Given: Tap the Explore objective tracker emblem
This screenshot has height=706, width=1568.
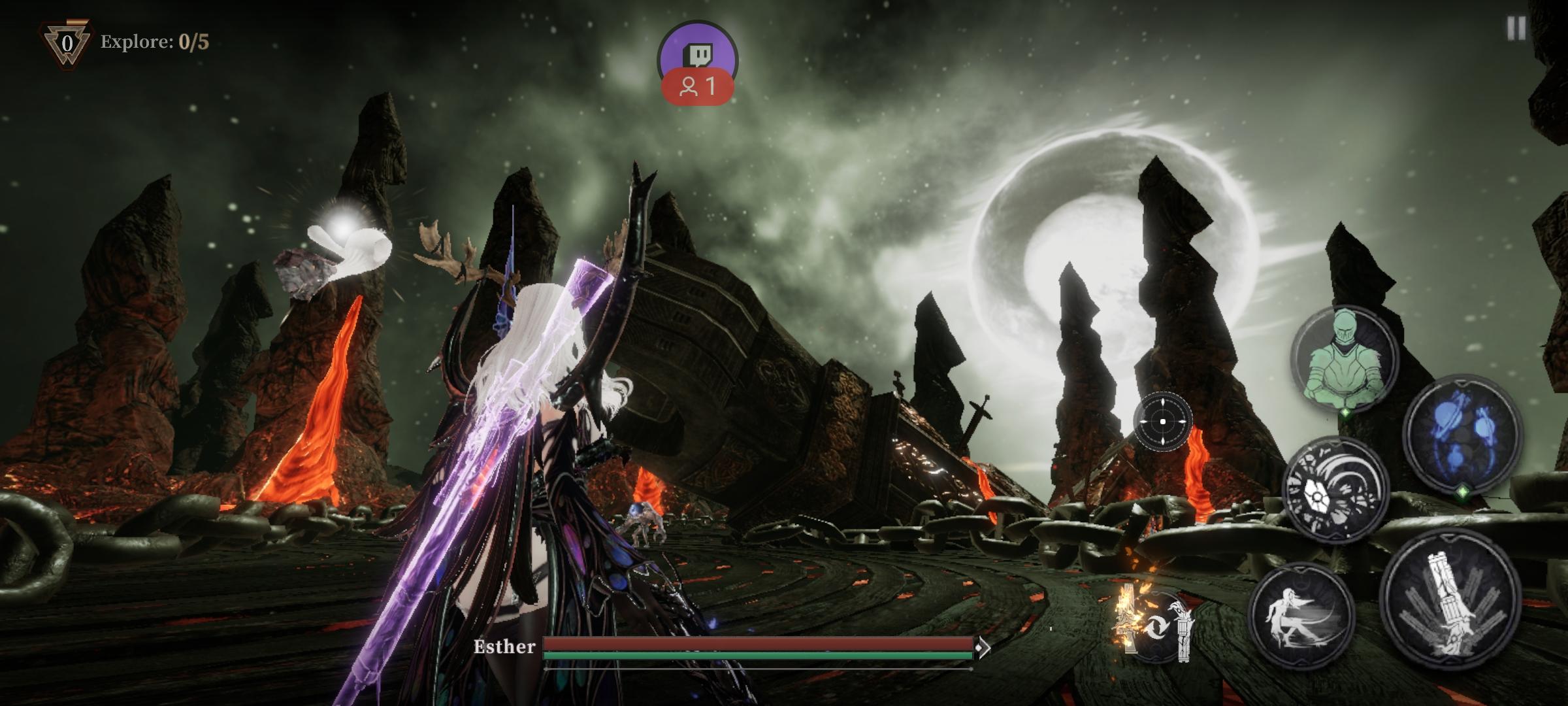Looking at the screenshot, I should (67, 44).
